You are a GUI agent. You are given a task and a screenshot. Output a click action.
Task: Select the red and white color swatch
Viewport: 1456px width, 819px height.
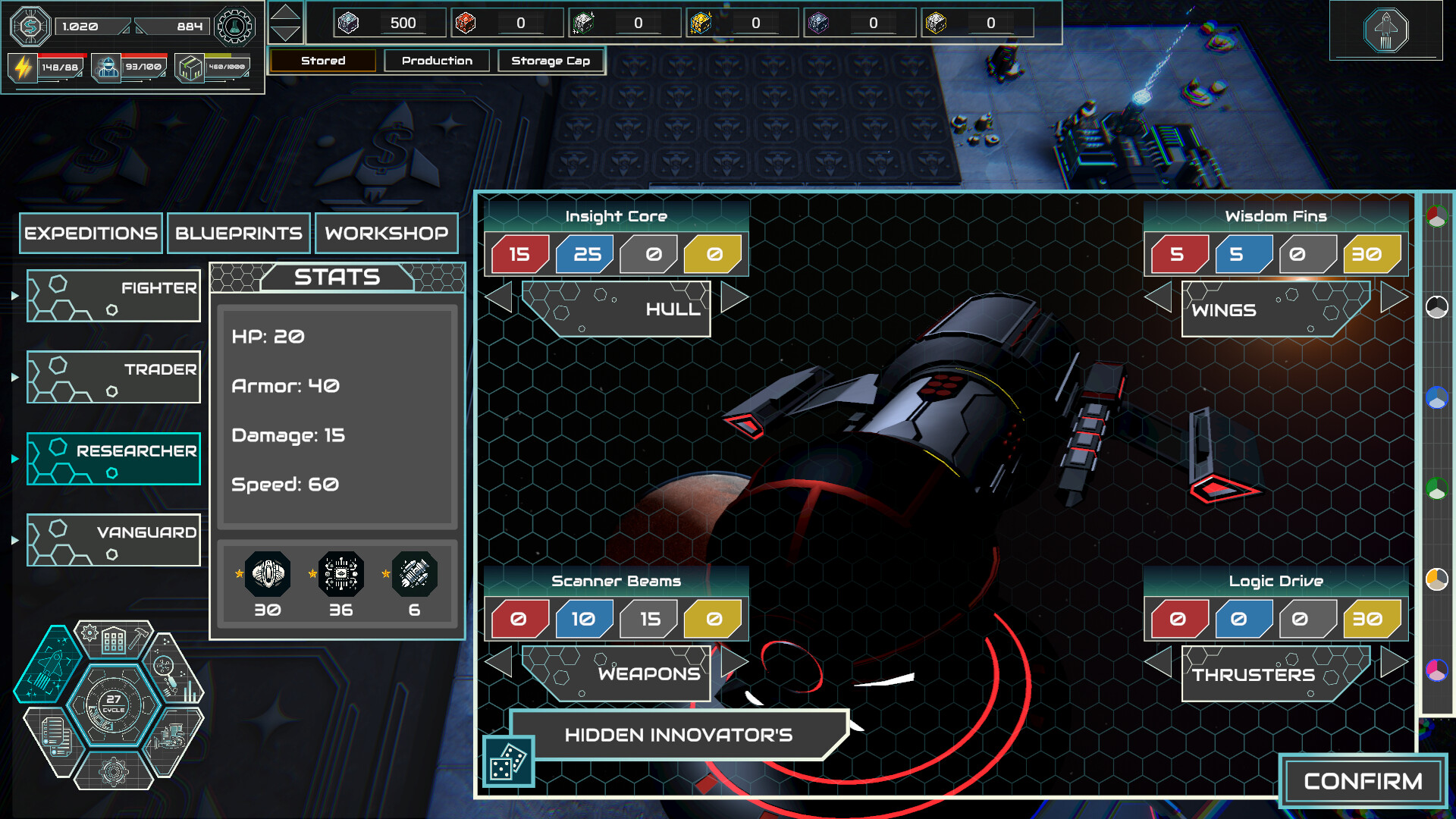pyautogui.click(x=1436, y=218)
